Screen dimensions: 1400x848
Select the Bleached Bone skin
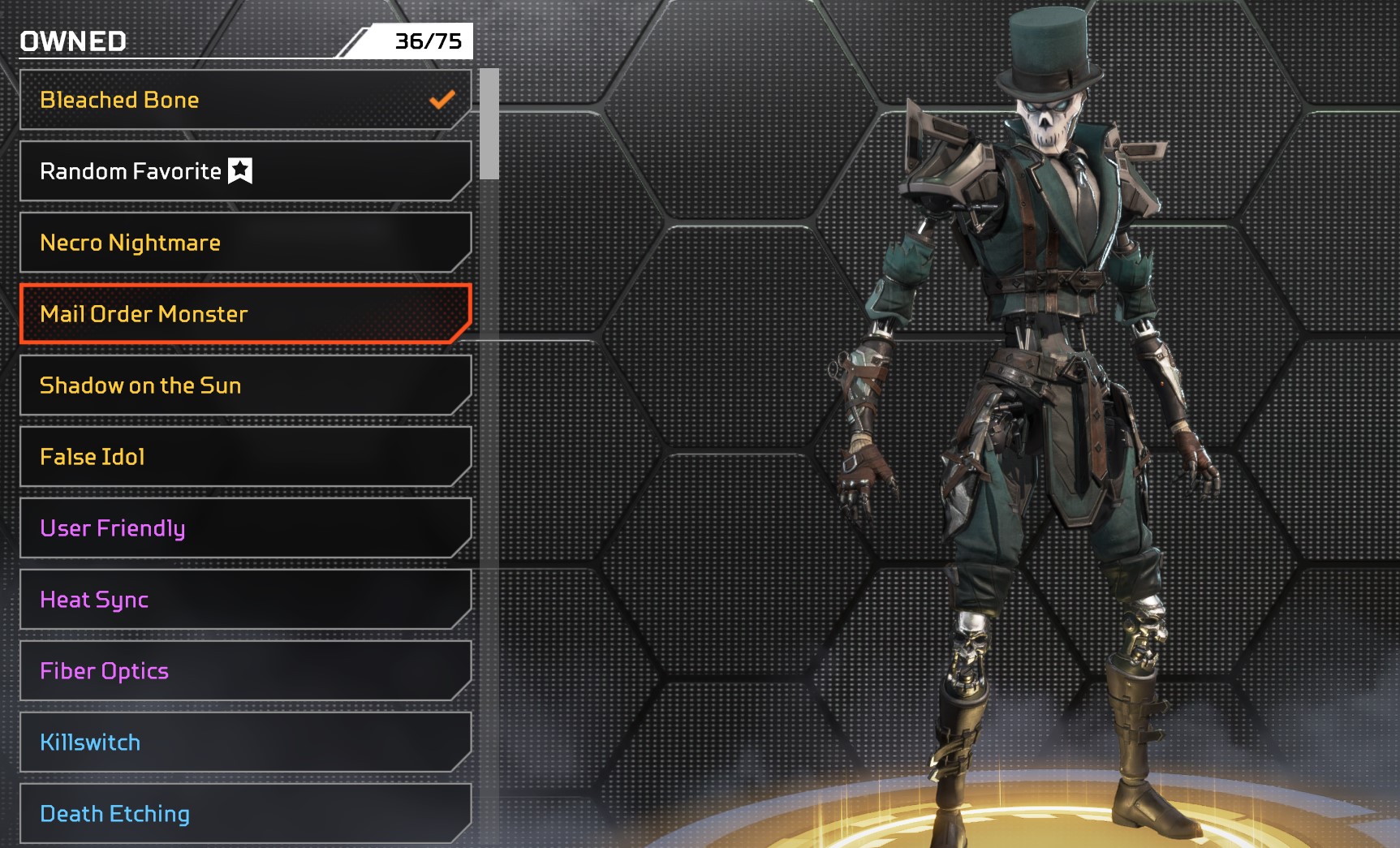pyautogui.click(x=243, y=100)
